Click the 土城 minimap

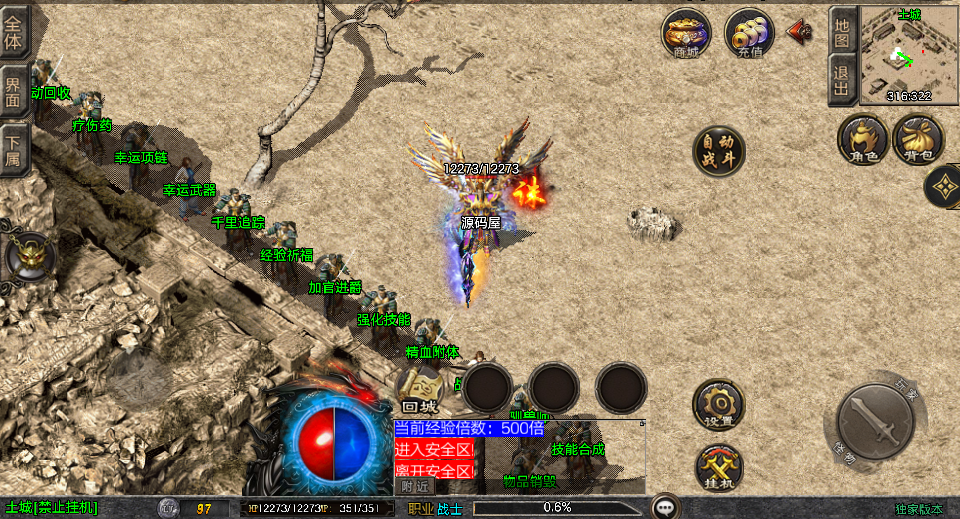tap(908, 54)
